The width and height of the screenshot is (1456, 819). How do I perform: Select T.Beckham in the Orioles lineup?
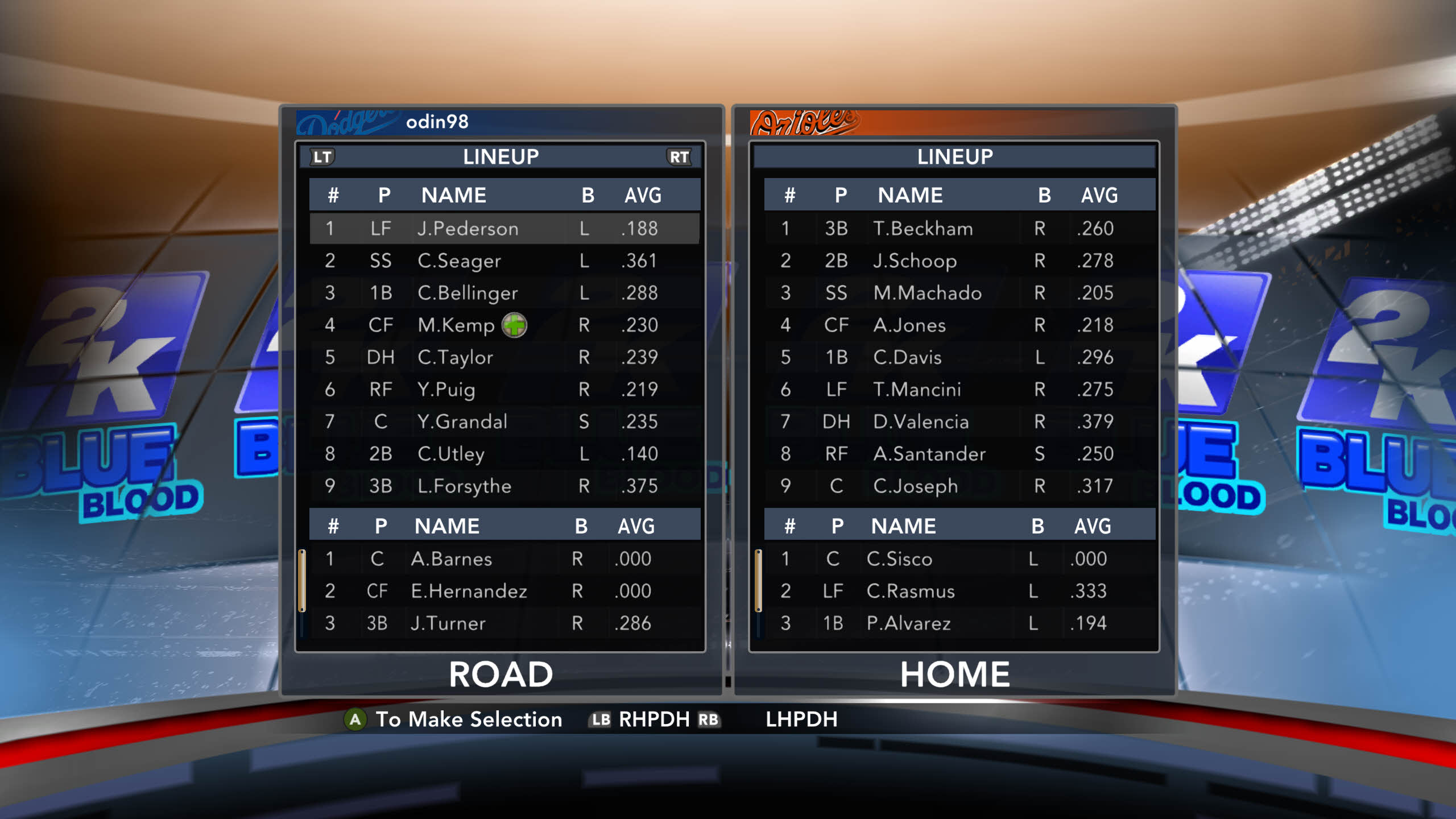(x=959, y=229)
